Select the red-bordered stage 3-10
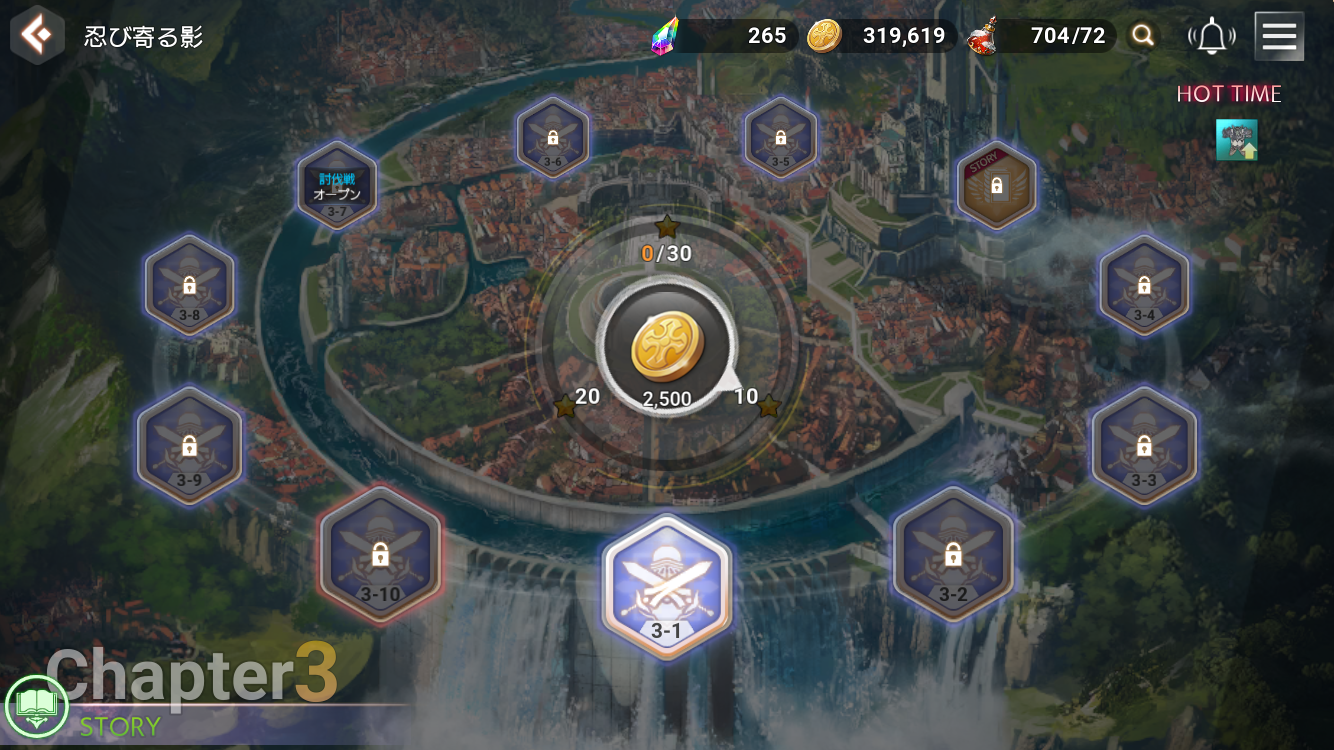This screenshot has height=750, width=1334. [x=380, y=556]
